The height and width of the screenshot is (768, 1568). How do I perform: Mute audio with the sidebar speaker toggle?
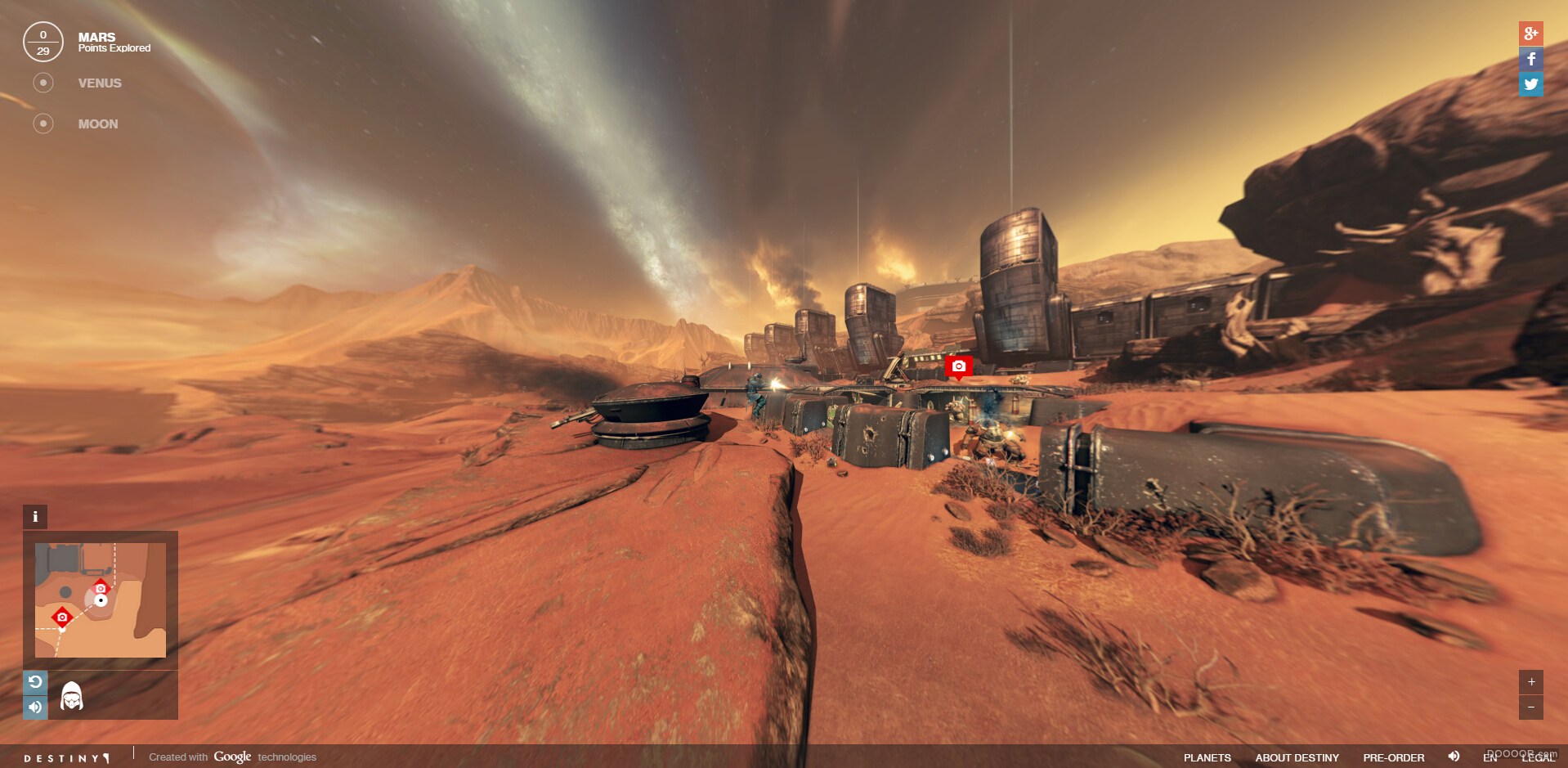(x=34, y=707)
